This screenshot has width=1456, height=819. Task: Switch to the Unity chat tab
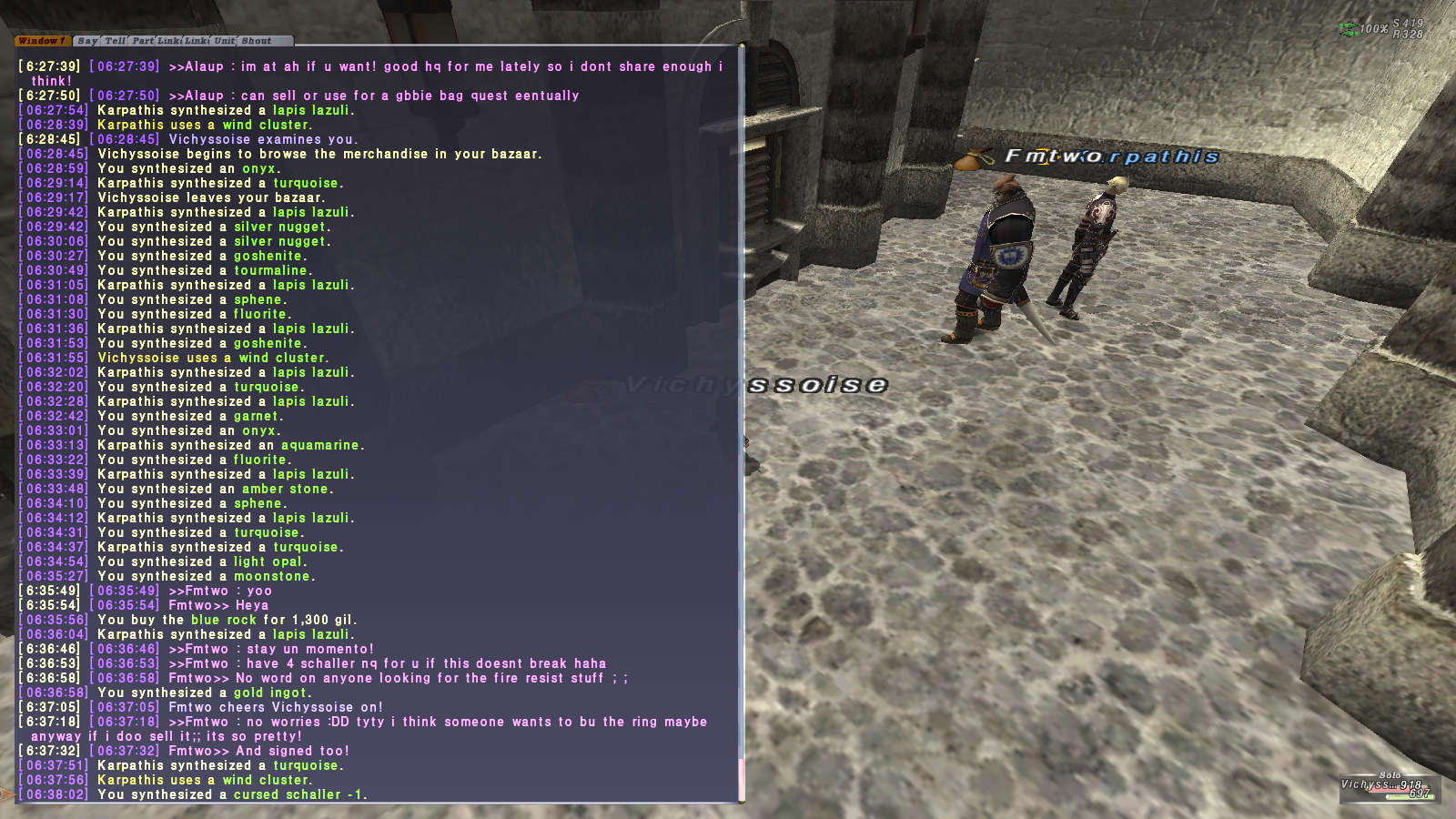(224, 41)
